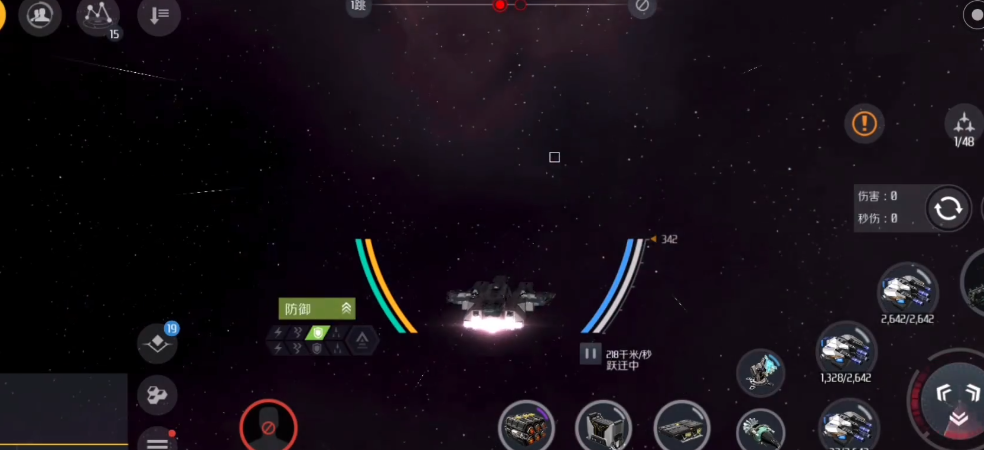Open the hamburger menu with red dot
This screenshot has height=450, width=984.
pos(157,441)
